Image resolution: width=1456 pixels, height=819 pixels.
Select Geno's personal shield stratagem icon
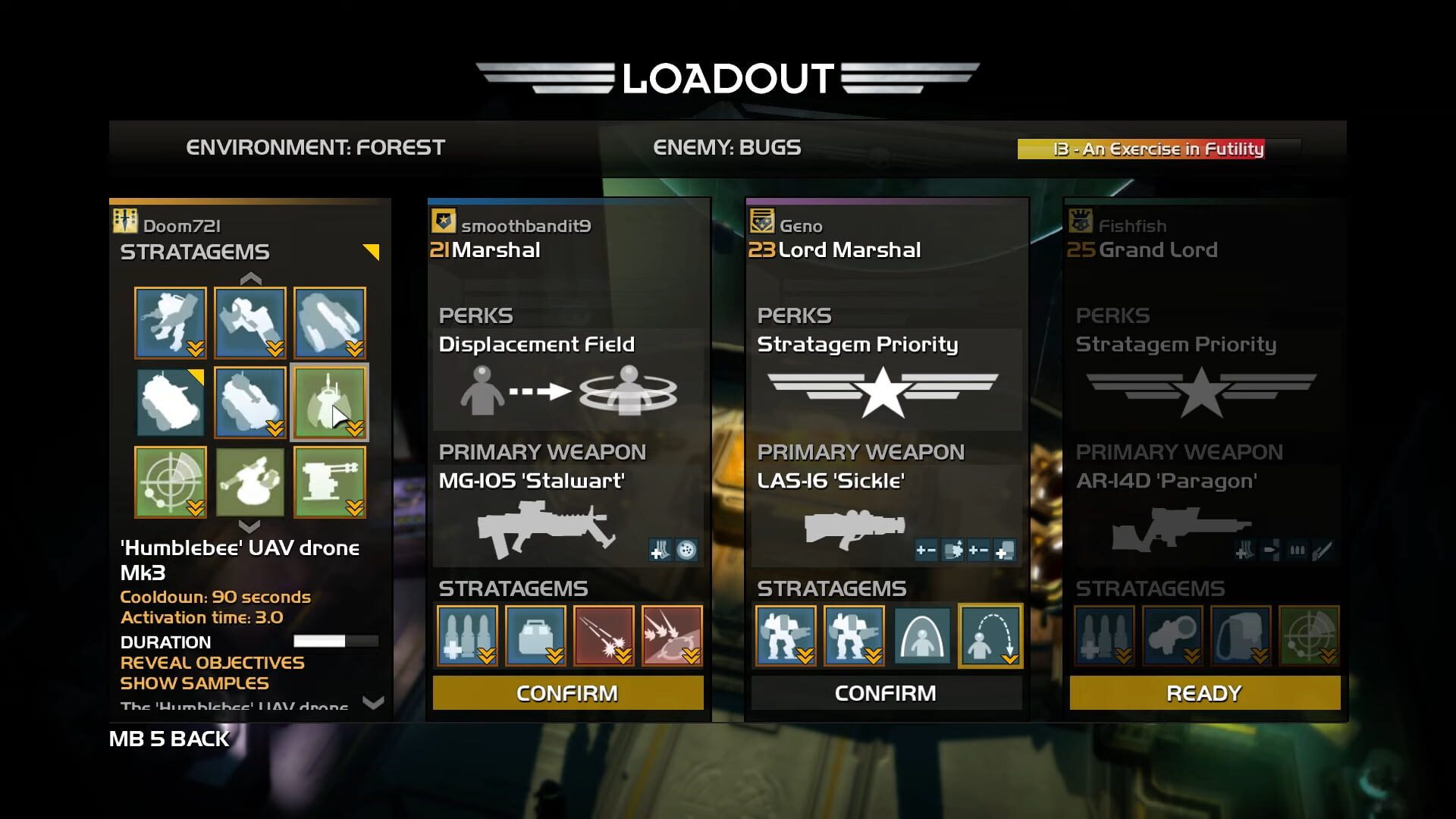(922, 635)
